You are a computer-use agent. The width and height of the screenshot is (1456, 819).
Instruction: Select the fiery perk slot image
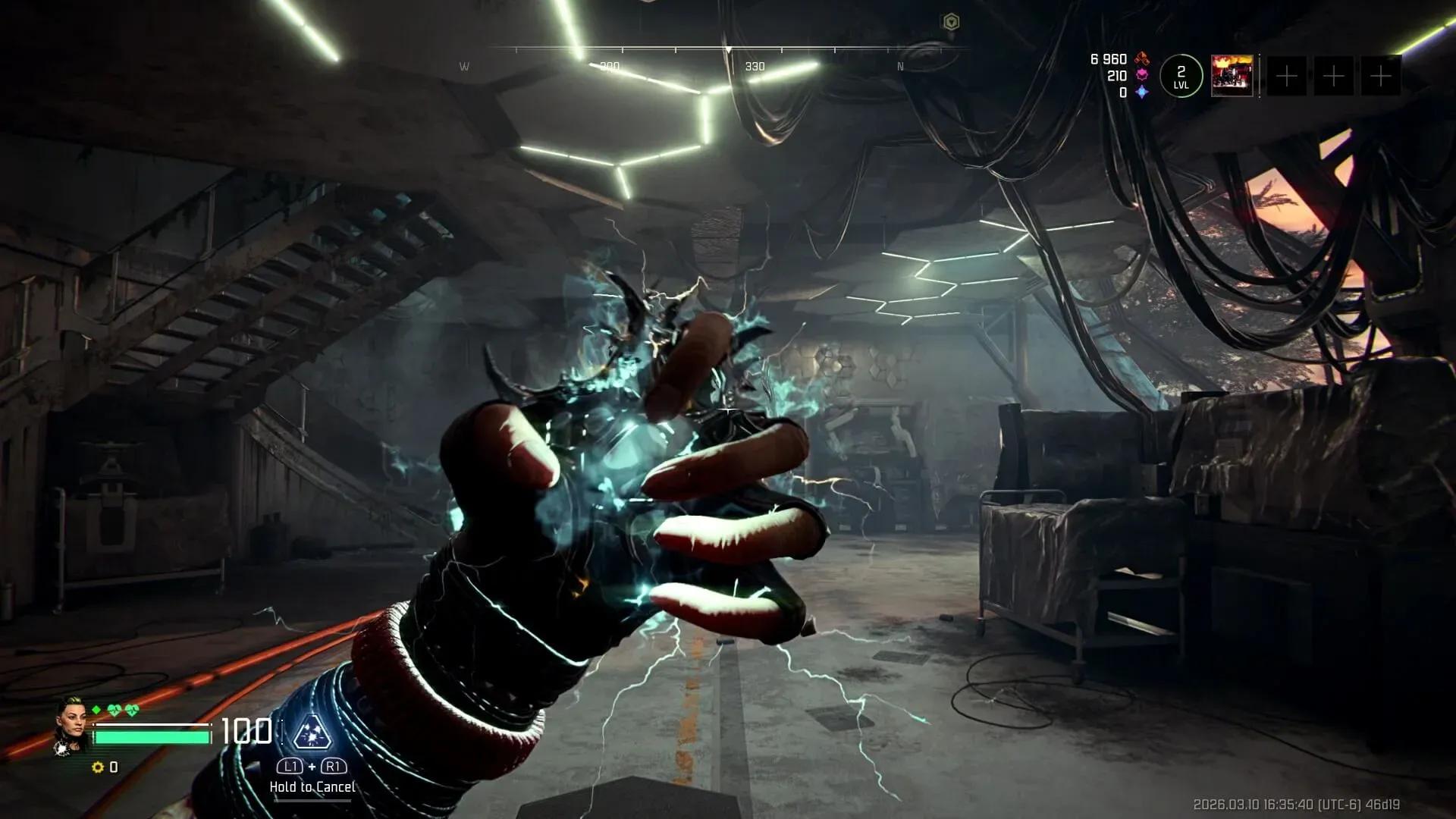(x=1232, y=76)
